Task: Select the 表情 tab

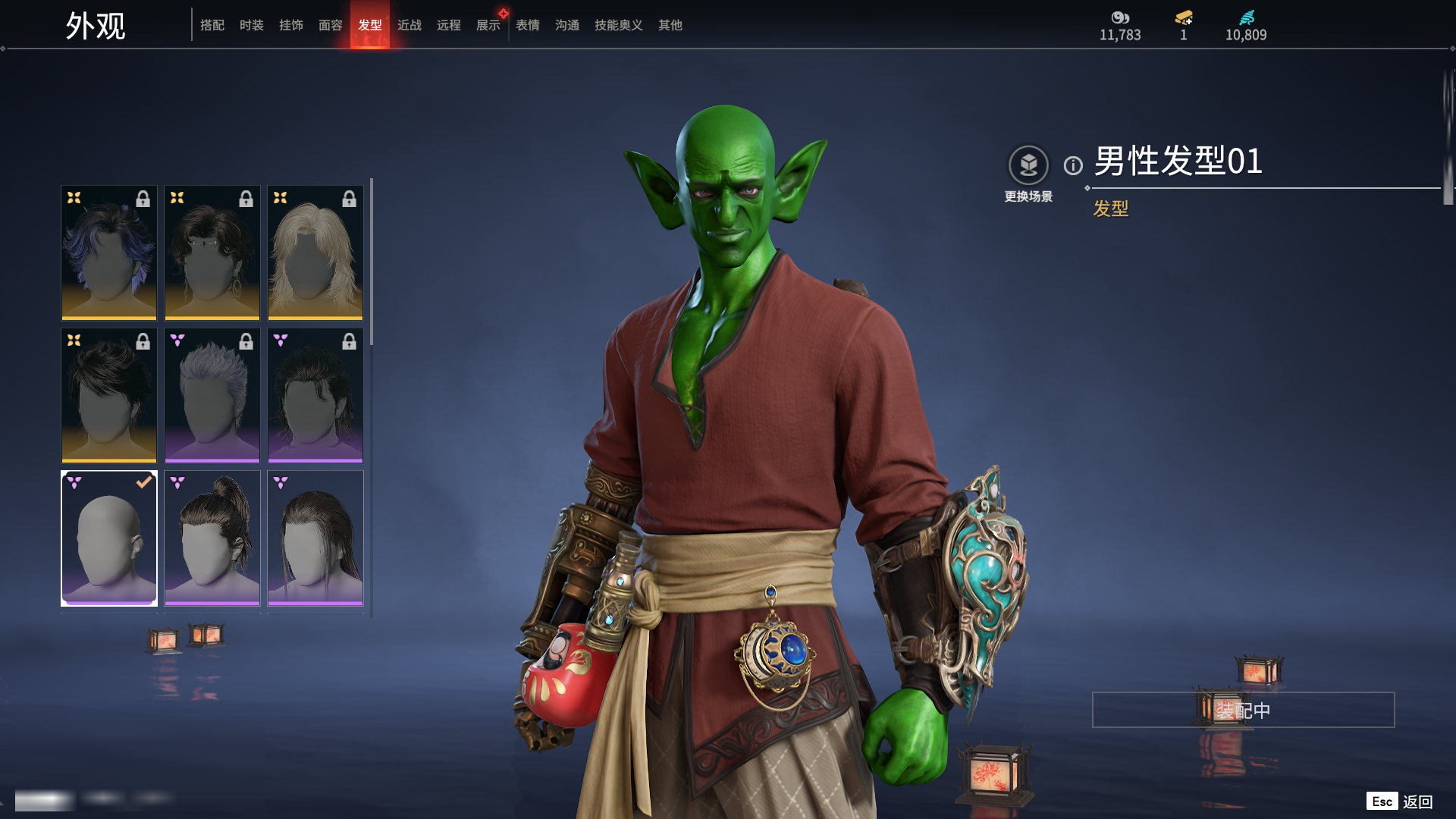Action: [x=527, y=25]
